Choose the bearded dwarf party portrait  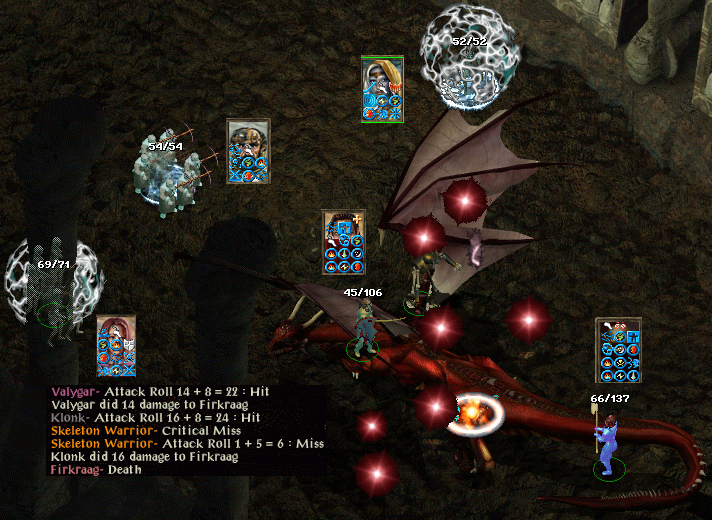click(x=248, y=151)
